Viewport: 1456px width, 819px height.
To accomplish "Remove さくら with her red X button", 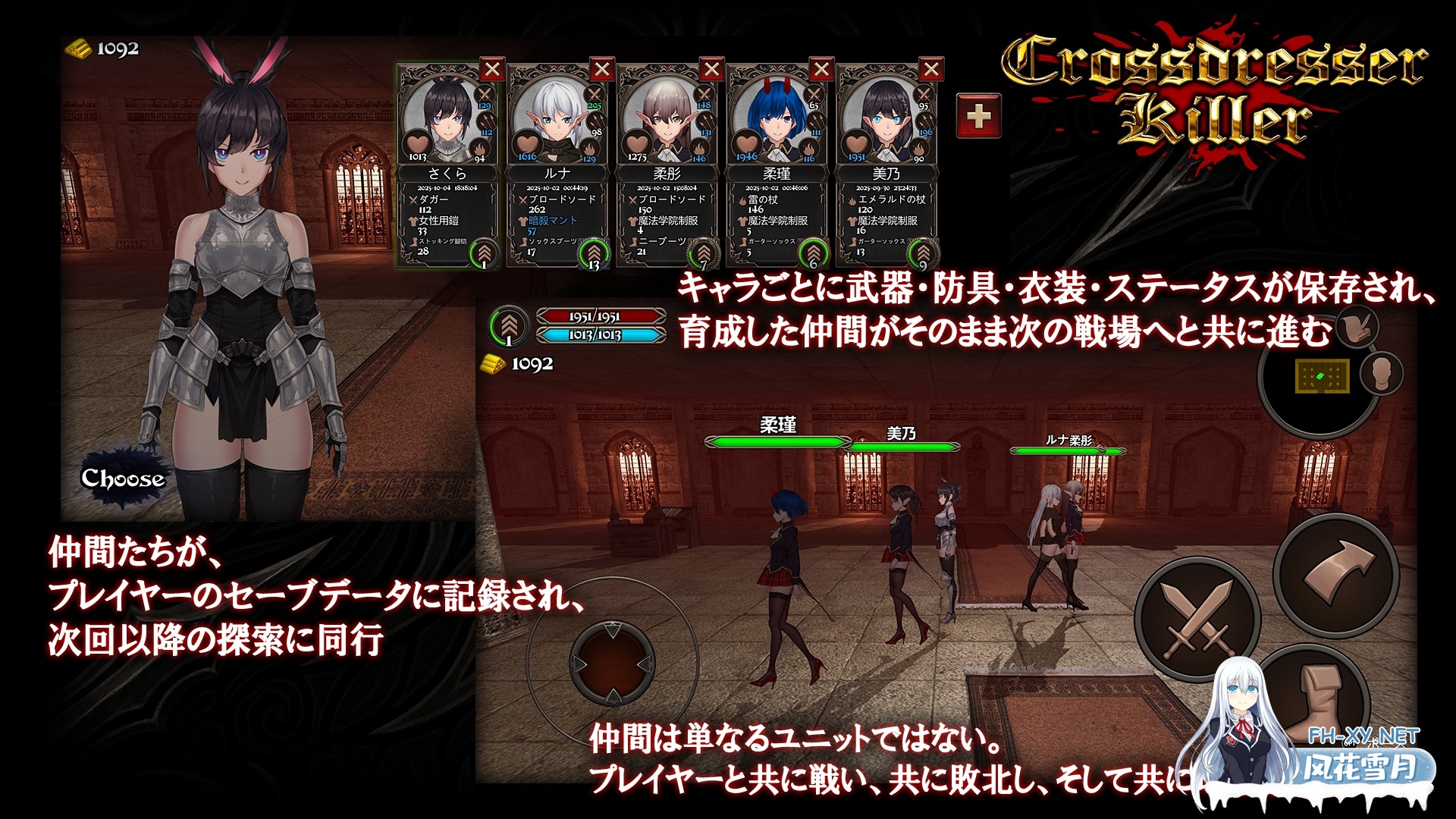I will pos(492,70).
